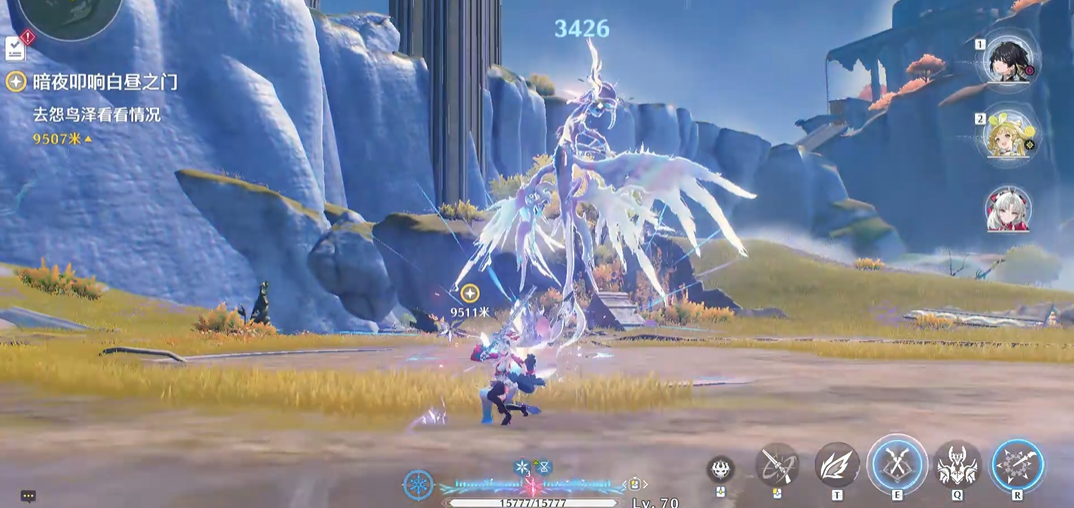
Task: Click the snowflake emblem beside the health bar
Action: [418, 485]
